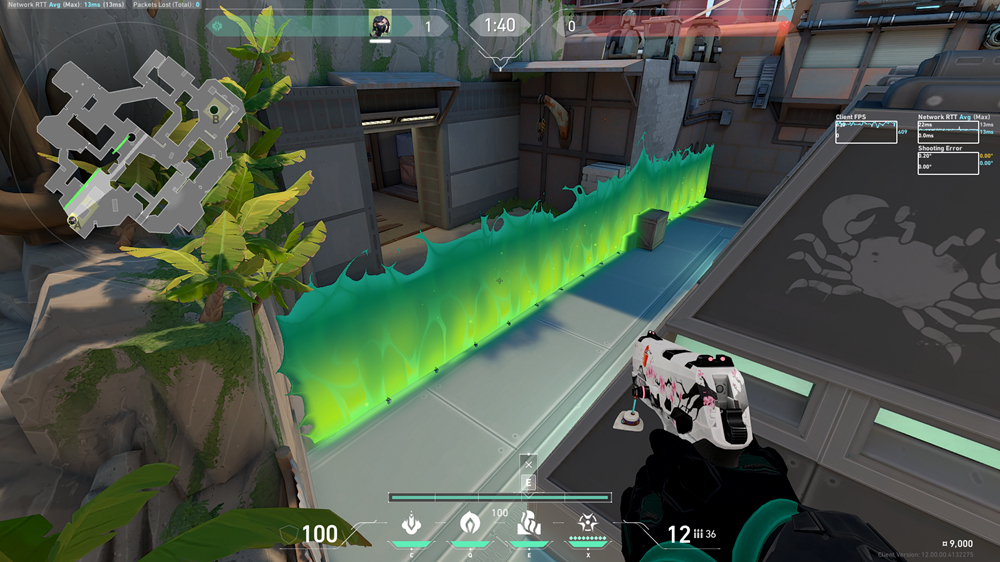Activate the Toxic Screen ability icon
The height and width of the screenshot is (562, 1000).
pyautogui.click(x=528, y=523)
